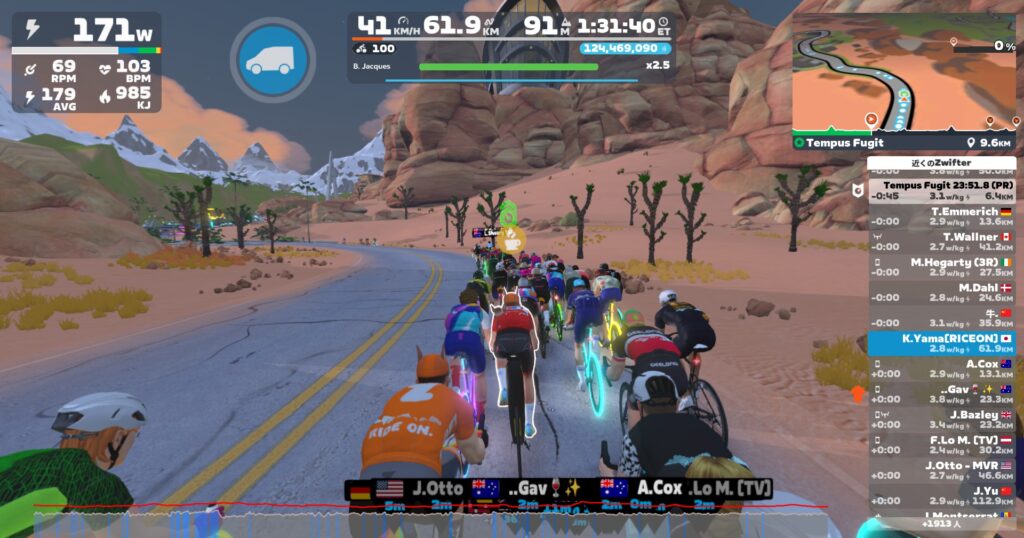The width and height of the screenshot is (1024, 538).
Task: Select A.Cox in the rider list
Action: pos(941,369)
